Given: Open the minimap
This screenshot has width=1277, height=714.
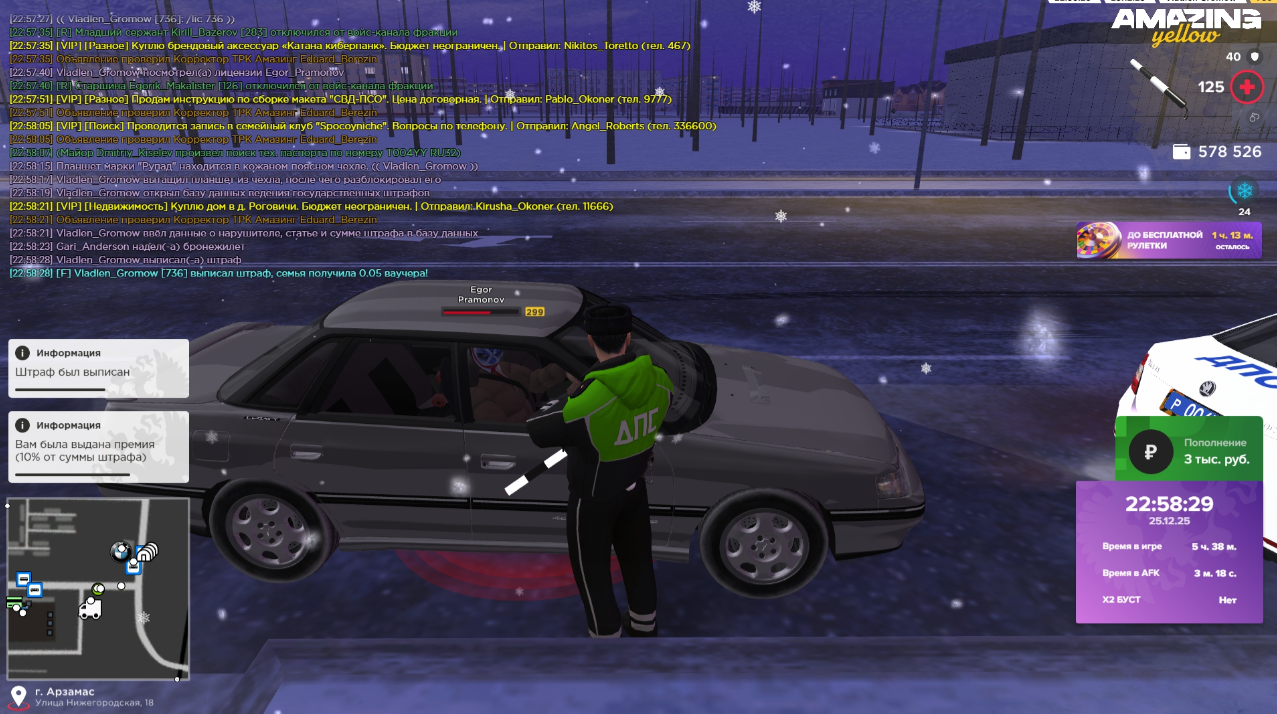Looking at the screenshot, I should [98, 588].
